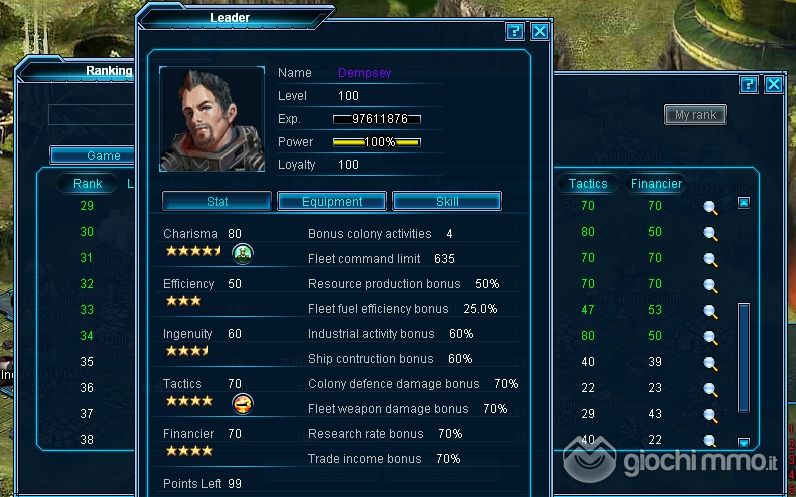Switch to the Stat tab
Image resolution: width=796 pixels, height=497 pixels.
(217, 201)
